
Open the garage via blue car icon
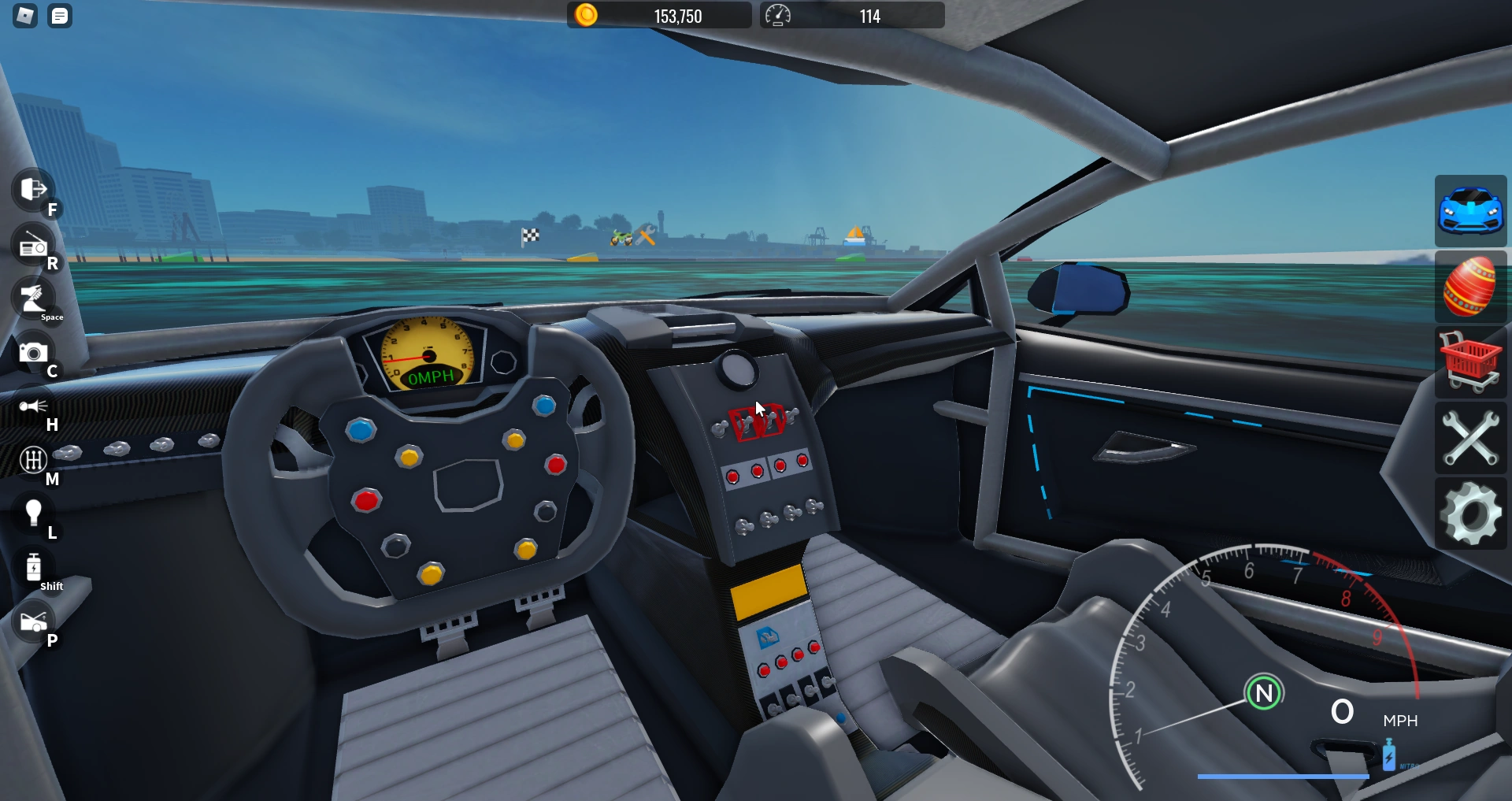(1472, 211)
